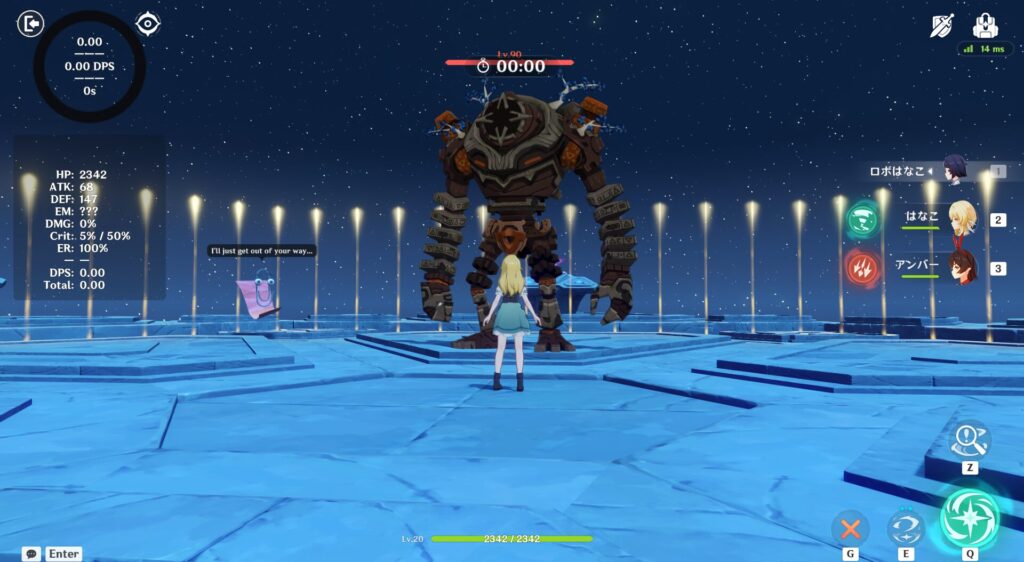The image size is (1024, 562).
Task: Use the blue swirl elemental skill
Action: (906, 527)
